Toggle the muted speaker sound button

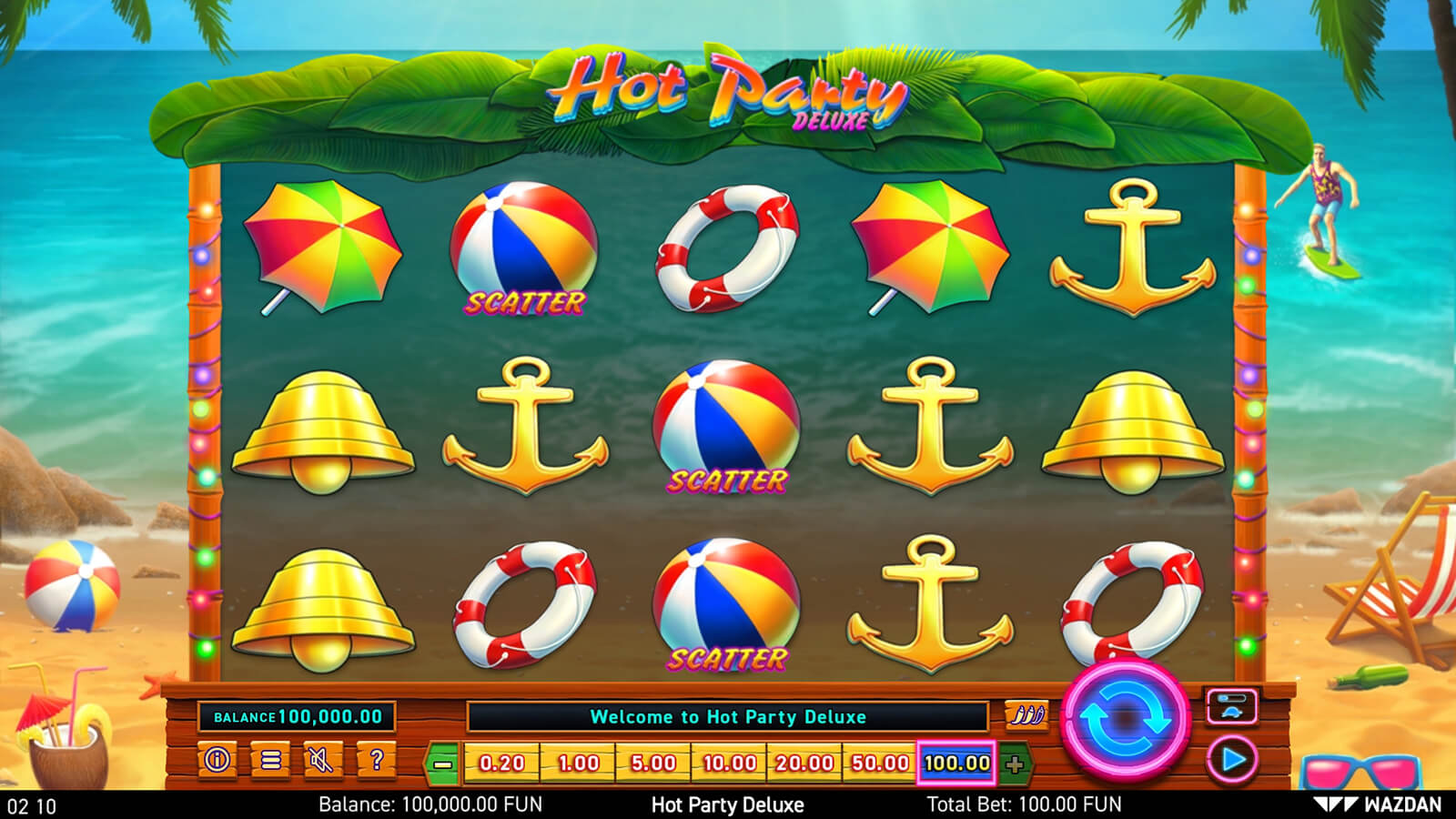coord(320,759)
